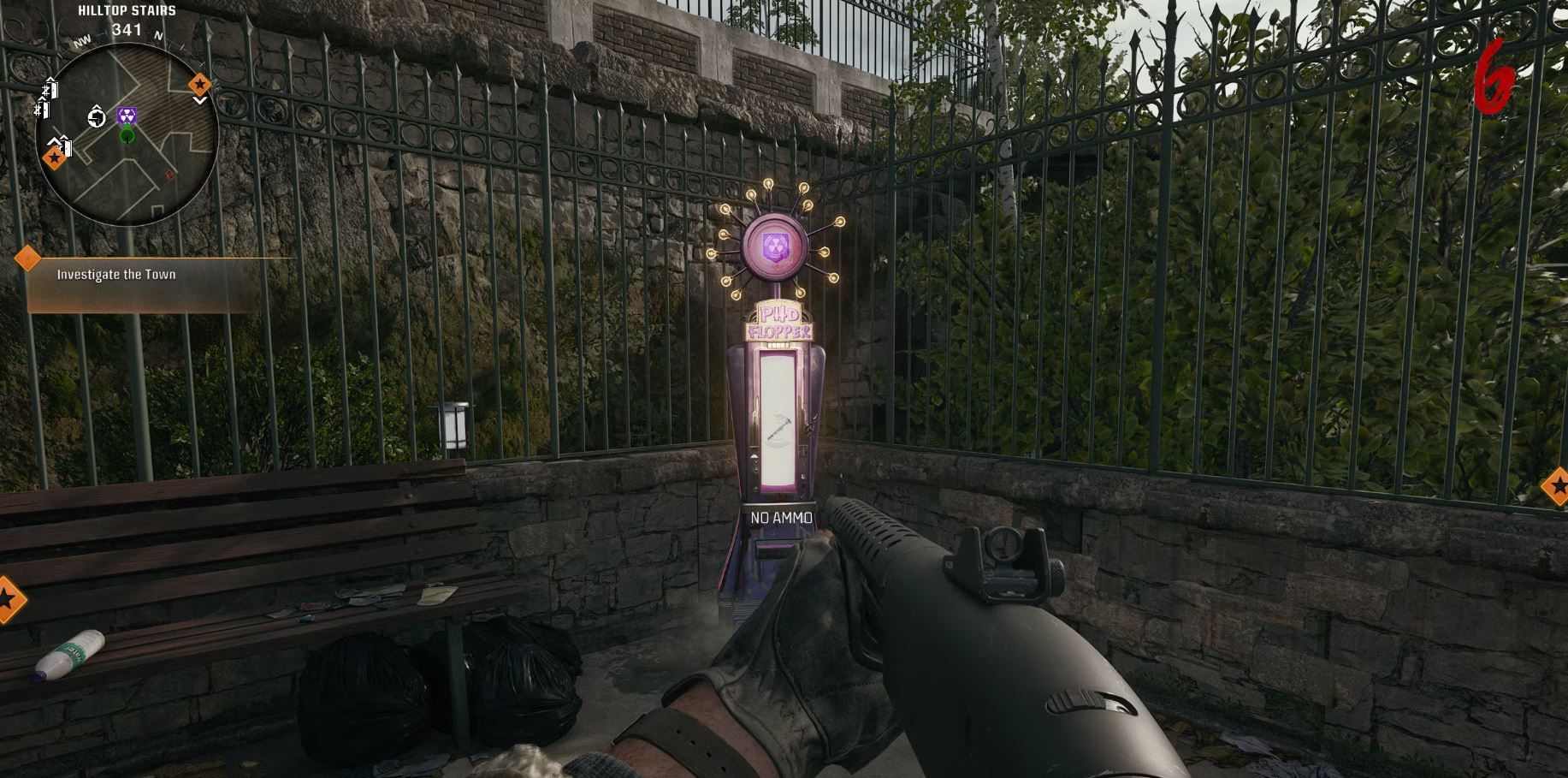The width and height of the screenshot is (1568, 778).
Task: Click the orange star objective marker on the minimap edge
Action: (201, 84)
